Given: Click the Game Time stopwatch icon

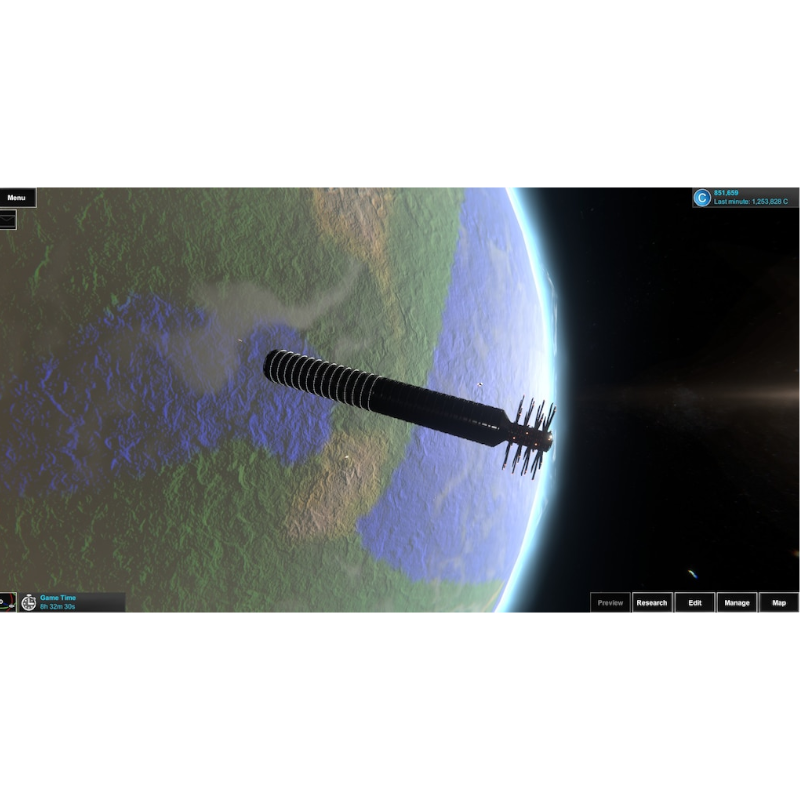Looking at the screenshot, I should click(29, 602).
